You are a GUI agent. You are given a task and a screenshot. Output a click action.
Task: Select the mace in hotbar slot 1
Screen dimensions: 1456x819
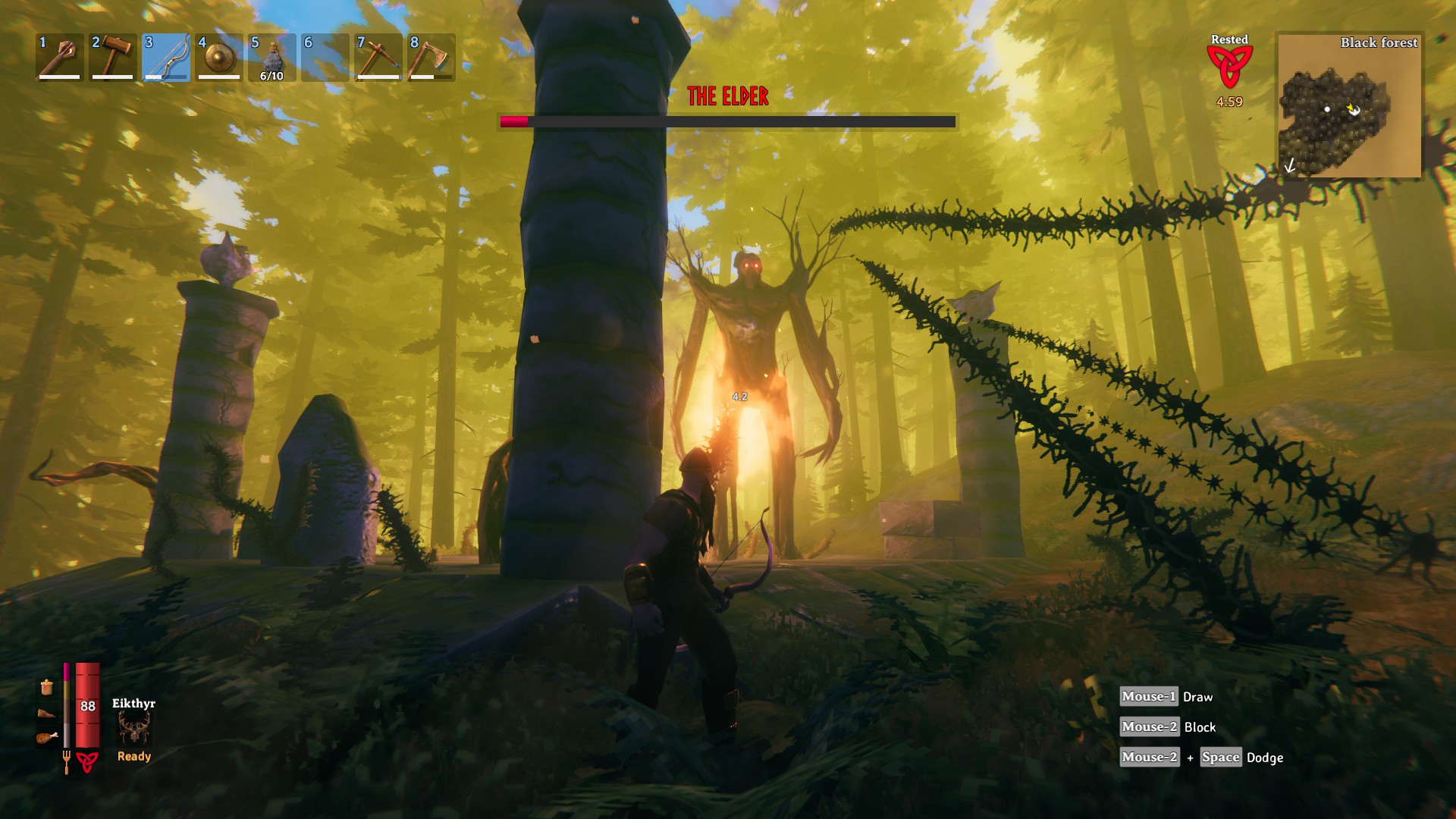(x=60, y=57)
